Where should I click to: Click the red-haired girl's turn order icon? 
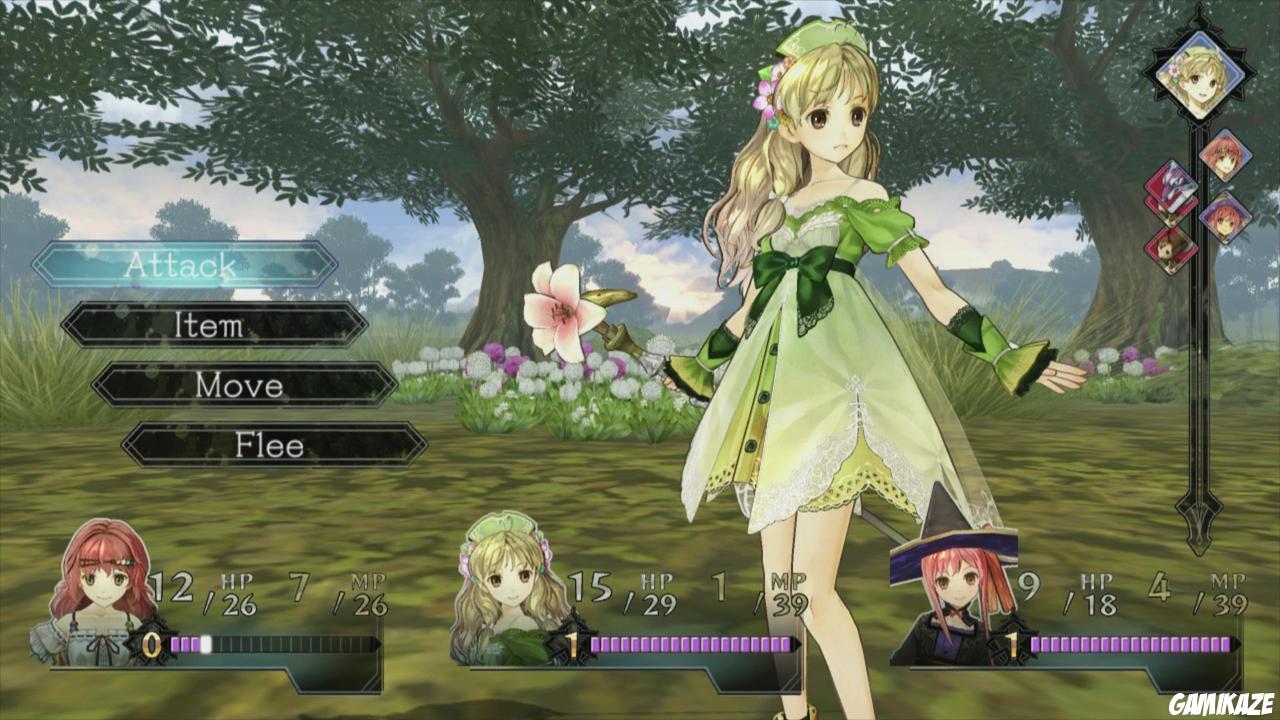pyautogui.click(x=1226, y=161)
